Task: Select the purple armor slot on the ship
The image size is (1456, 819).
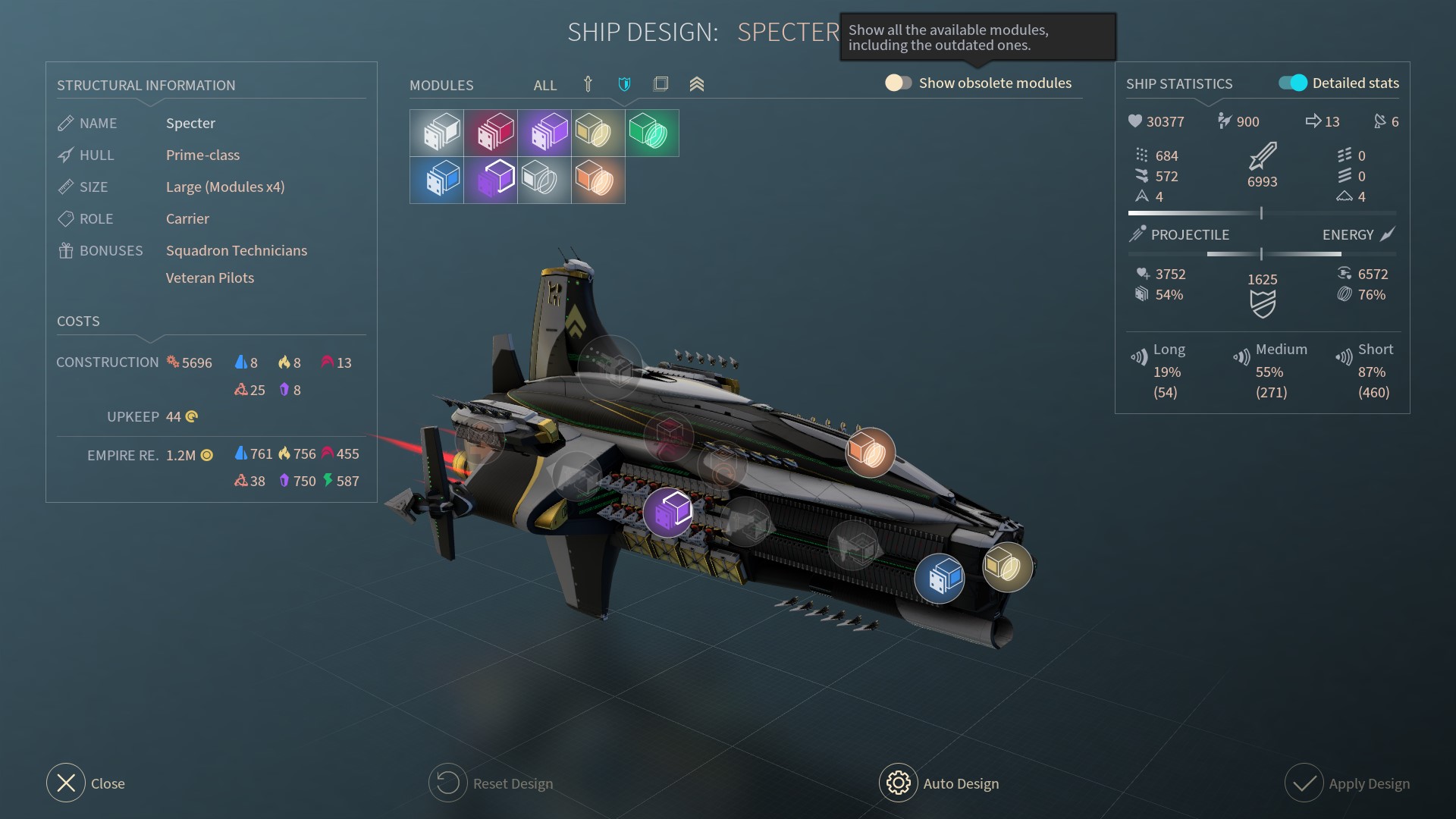Action: click(x=668, y=512)
